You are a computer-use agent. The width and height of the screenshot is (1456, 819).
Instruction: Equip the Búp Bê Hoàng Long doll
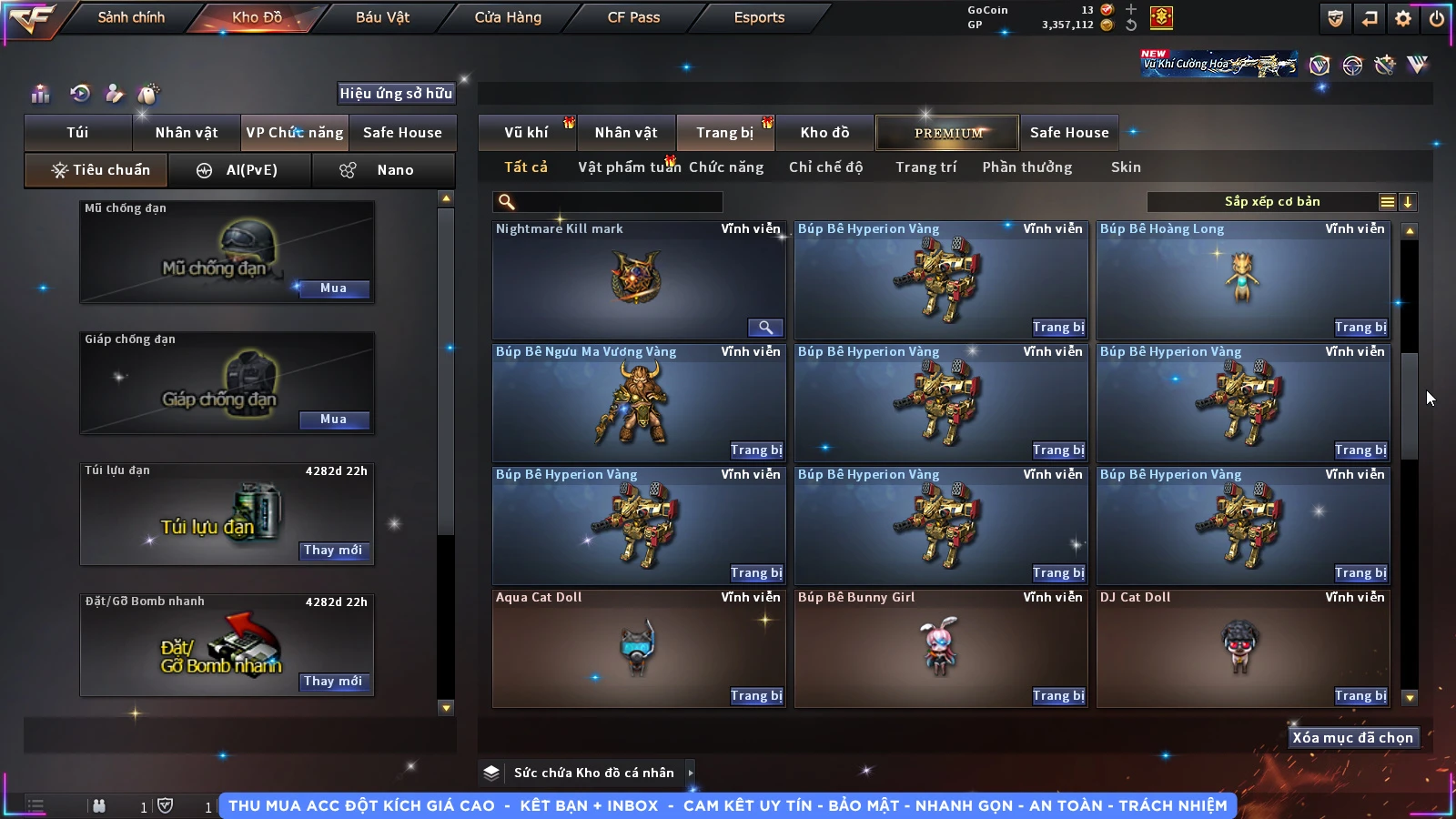click(x=1360, y=328)
